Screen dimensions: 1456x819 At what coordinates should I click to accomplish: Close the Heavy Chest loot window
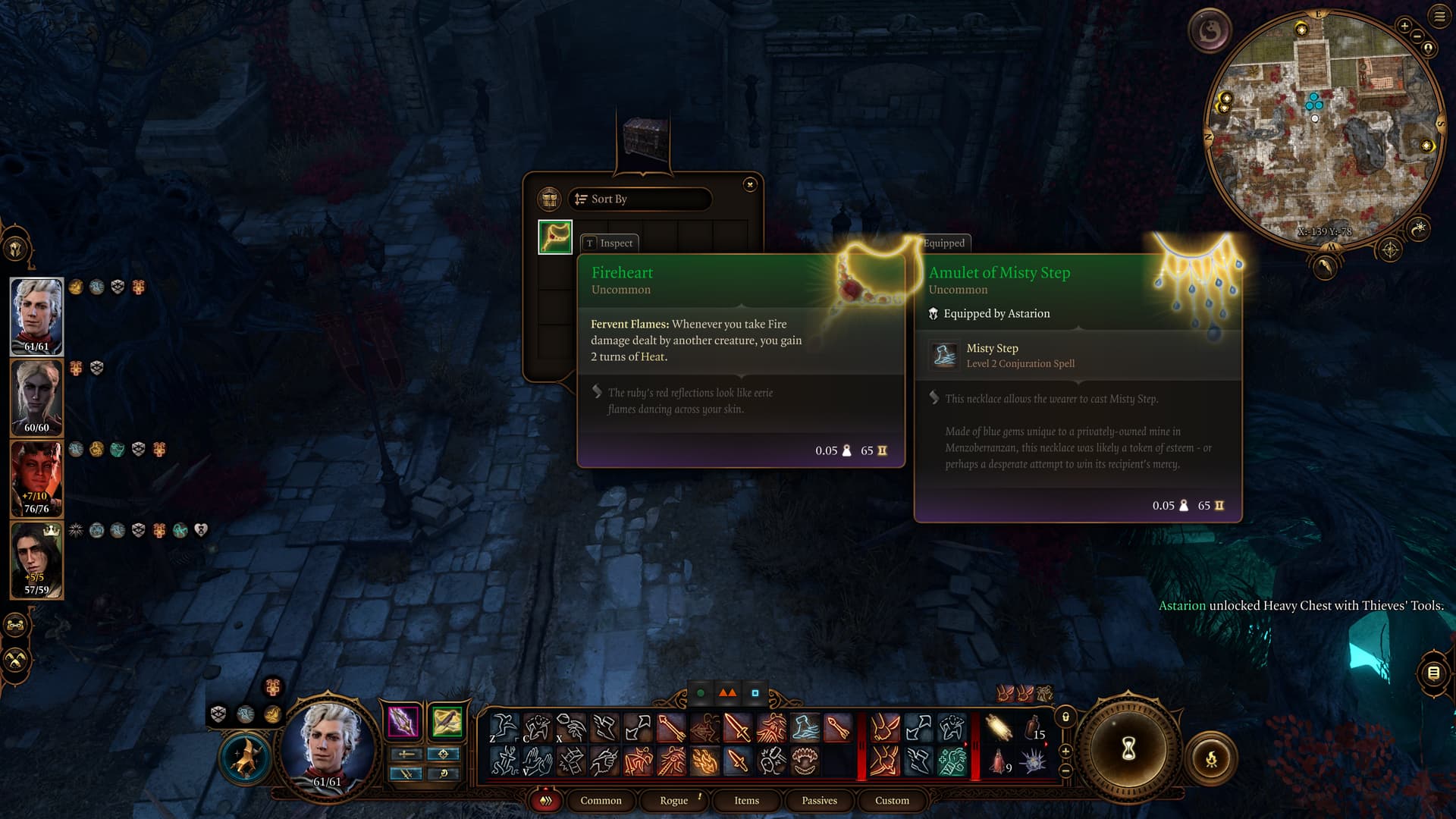point(749,184)
